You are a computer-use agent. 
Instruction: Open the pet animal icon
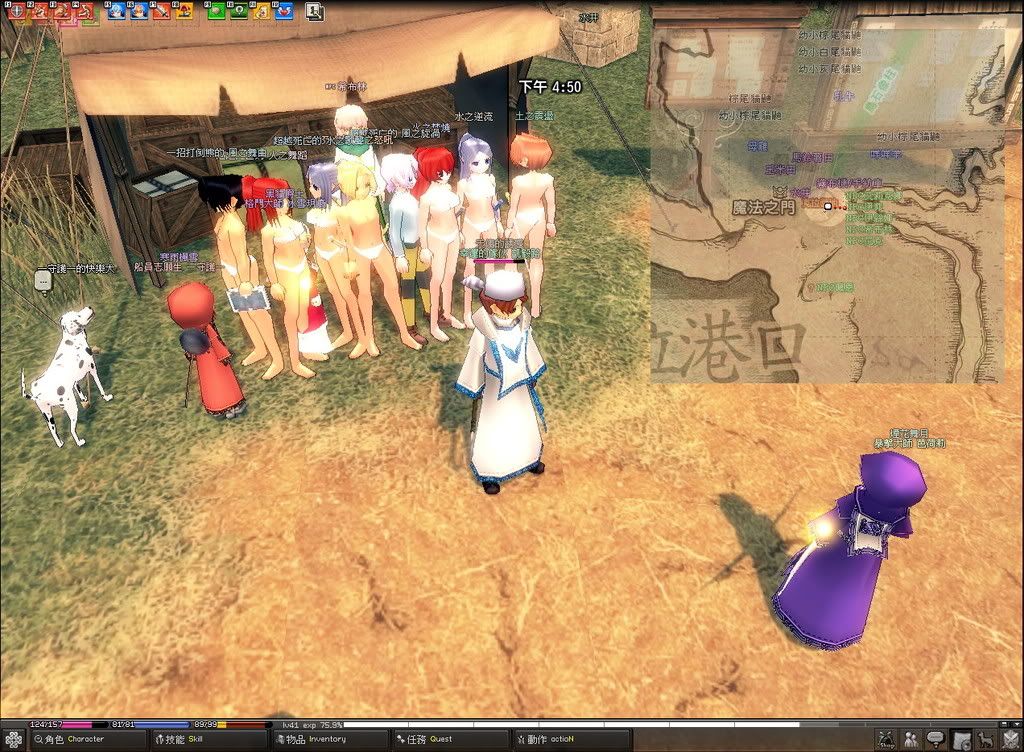(985, 739)
